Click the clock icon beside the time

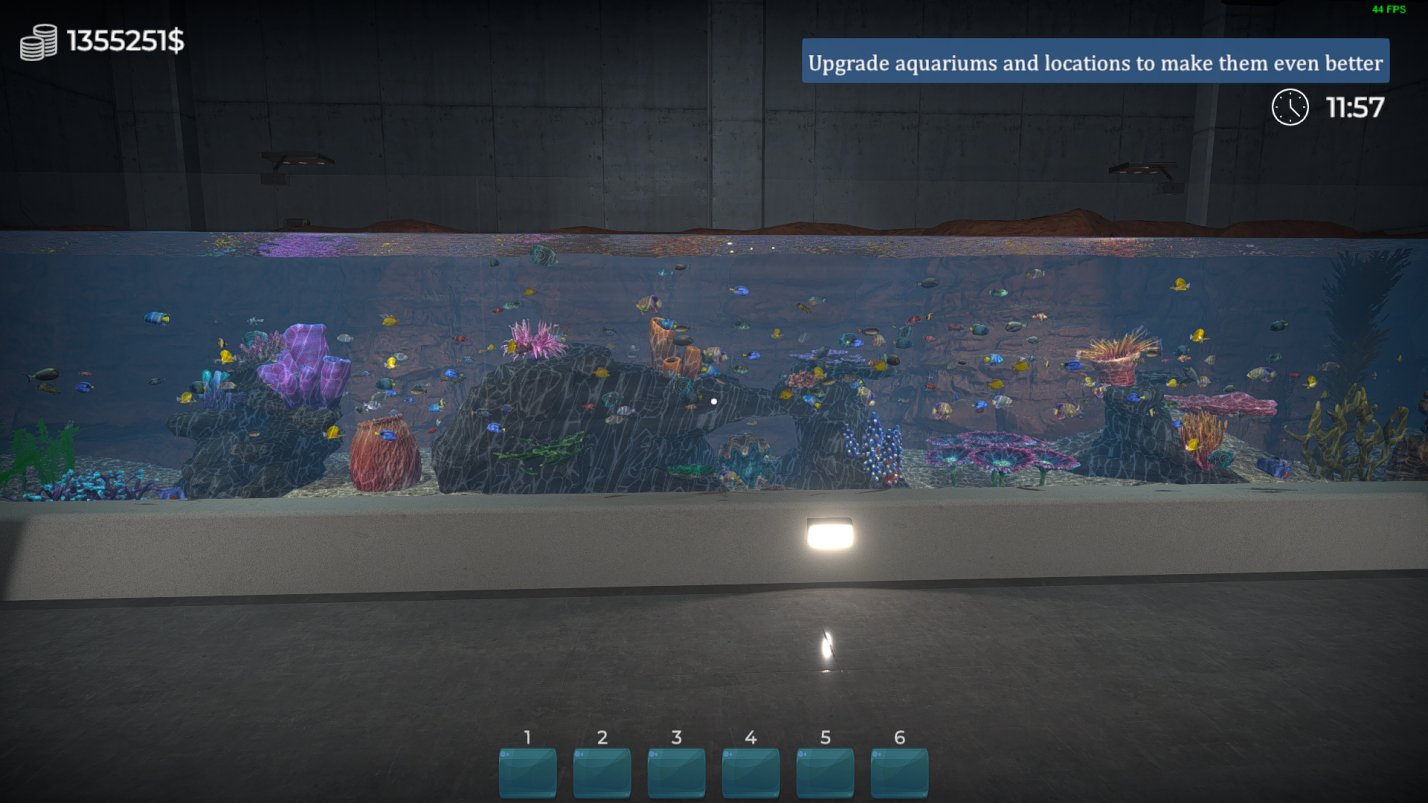tap(1289, 108)
